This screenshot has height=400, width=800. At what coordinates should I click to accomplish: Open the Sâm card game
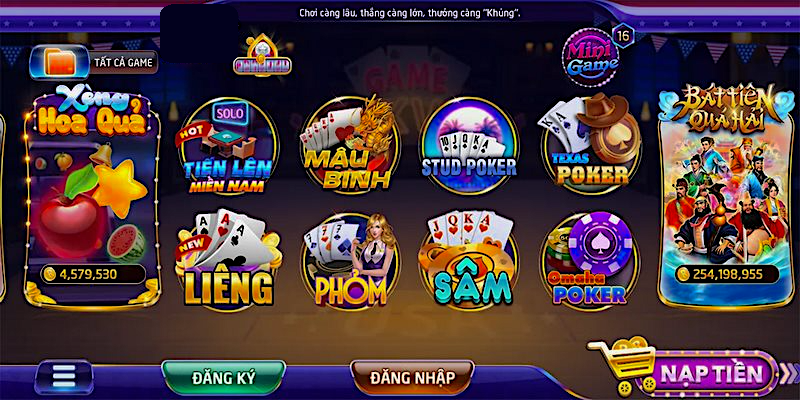(x=468, y=260)
